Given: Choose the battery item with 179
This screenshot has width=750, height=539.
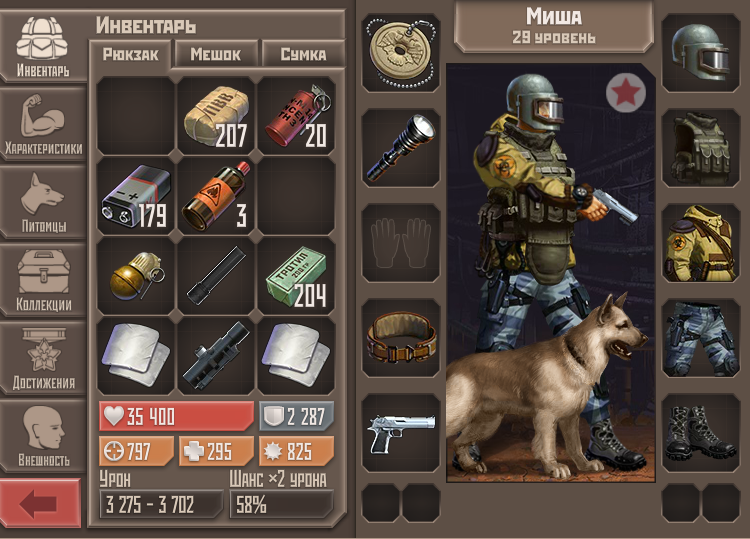Looking at the screenshot, I should [x=137, y=195].
